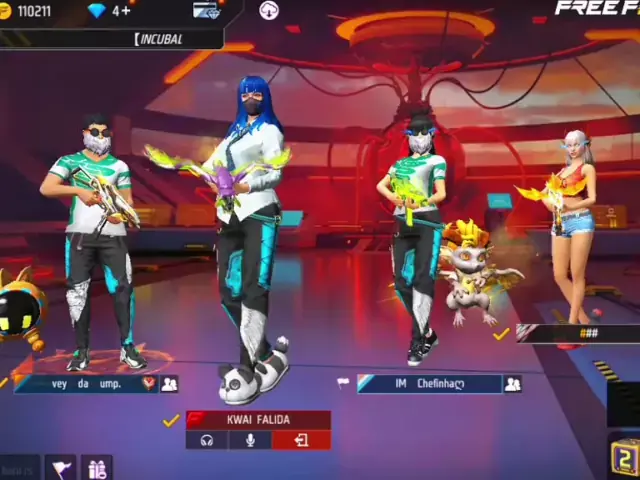Select the 'vey da ump.' player nameplate
640x480 pixels.
(78, 383)
